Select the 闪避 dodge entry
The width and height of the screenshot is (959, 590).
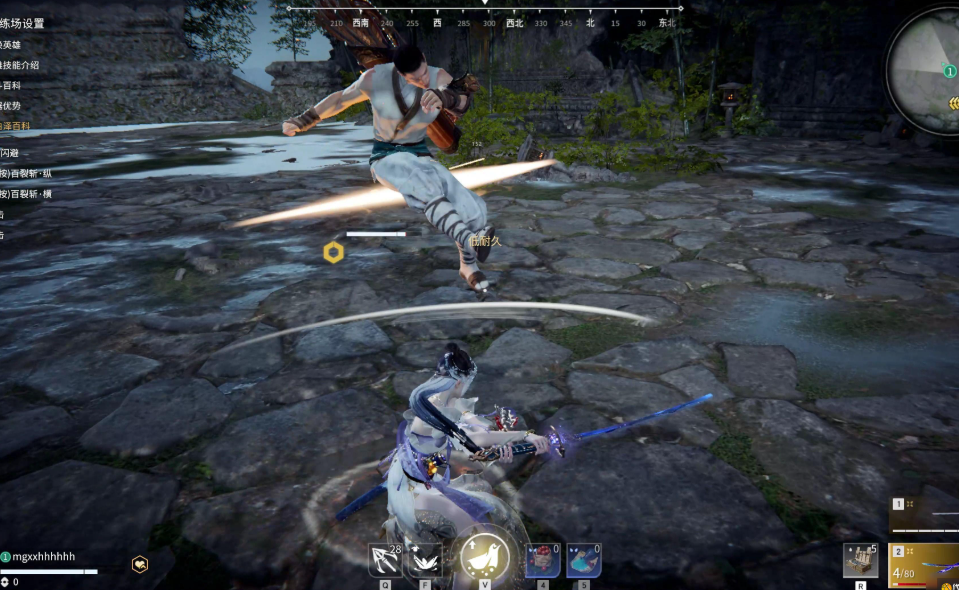10,153
